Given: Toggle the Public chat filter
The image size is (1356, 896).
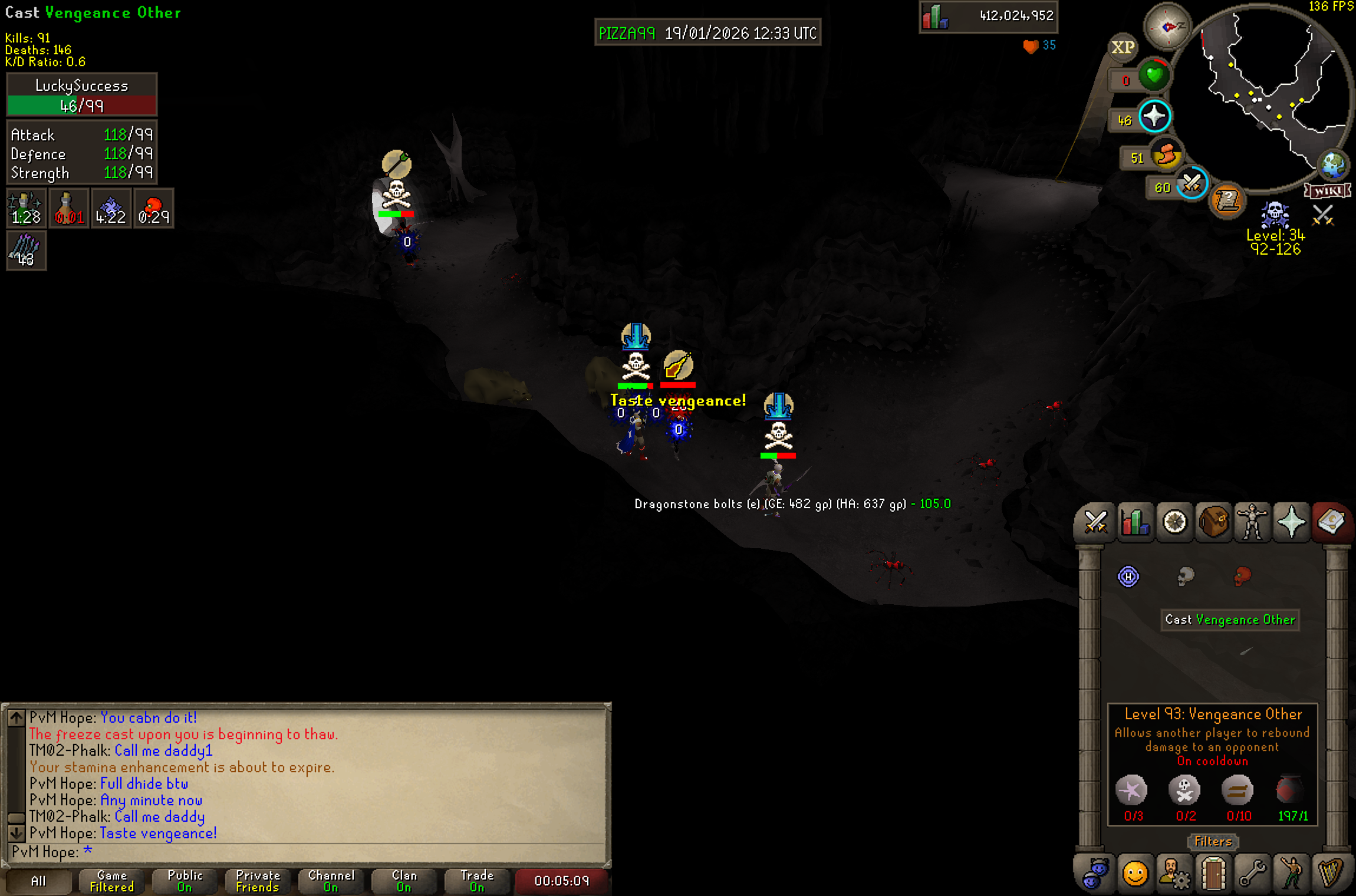Looking at the screenshot, I should [x=185, y=881].
